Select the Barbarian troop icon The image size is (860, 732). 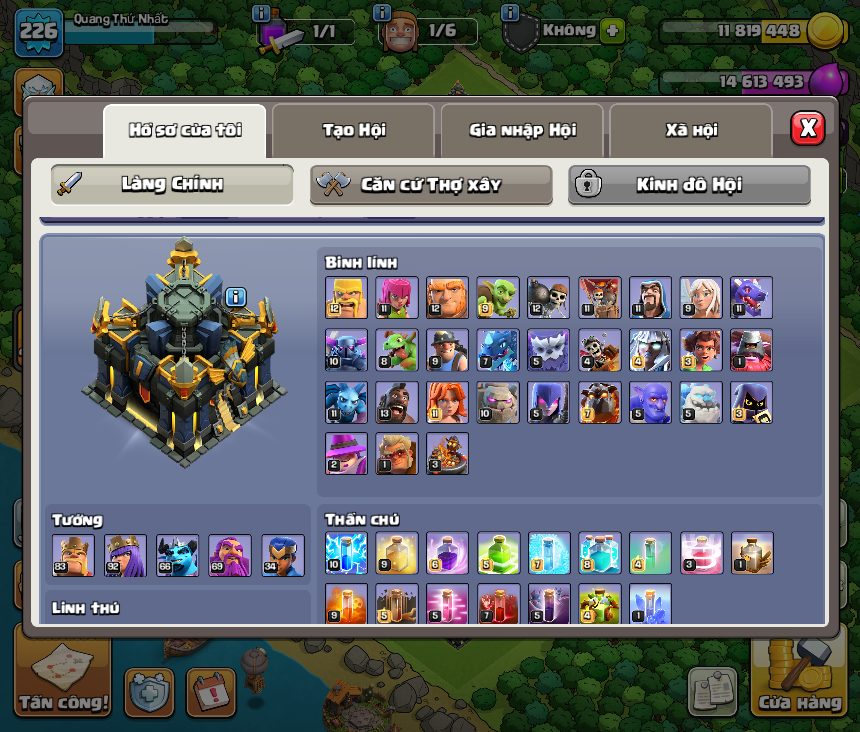click(x=346, y=298)
